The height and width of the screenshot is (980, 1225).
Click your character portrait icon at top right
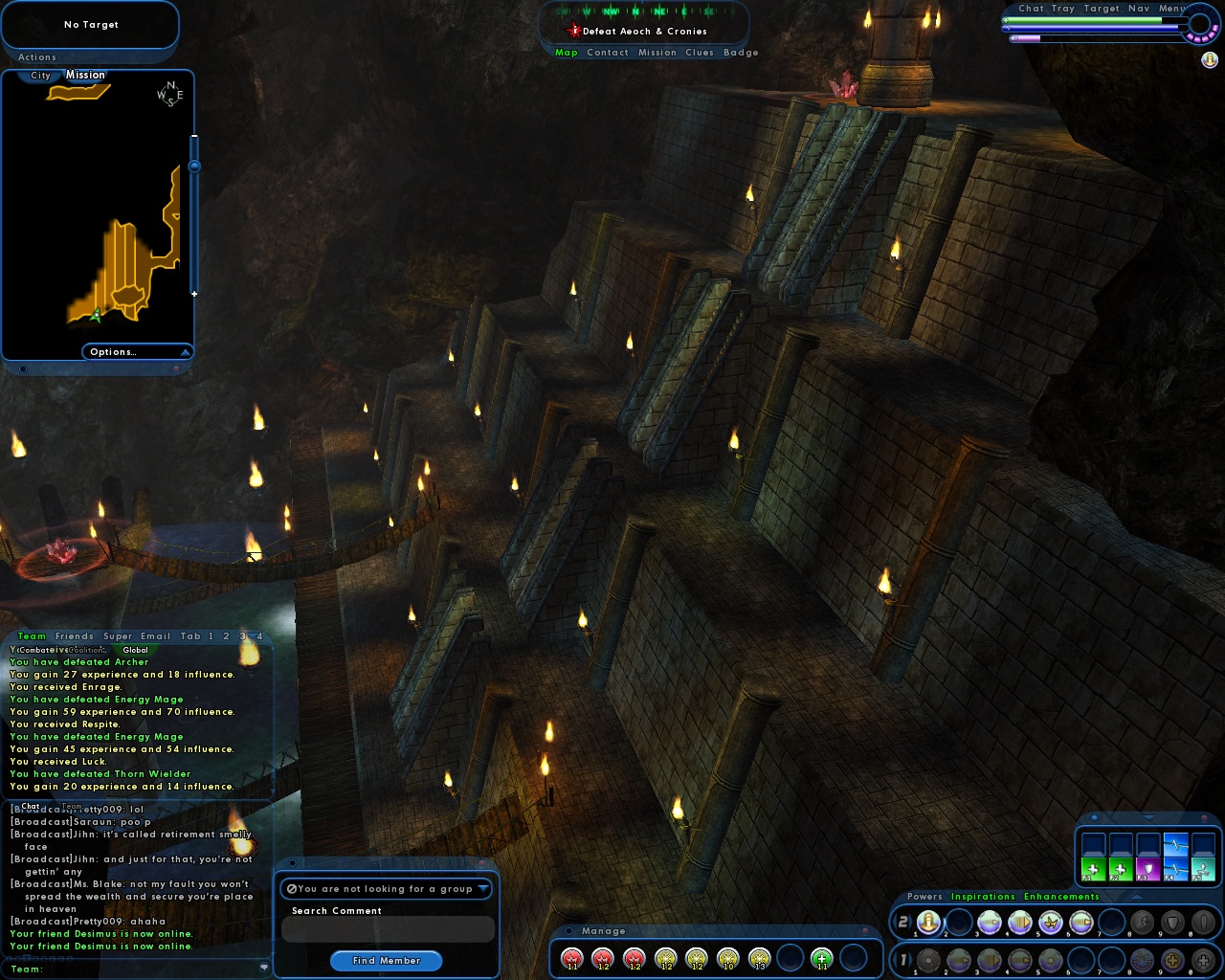tap(1209, 60)
